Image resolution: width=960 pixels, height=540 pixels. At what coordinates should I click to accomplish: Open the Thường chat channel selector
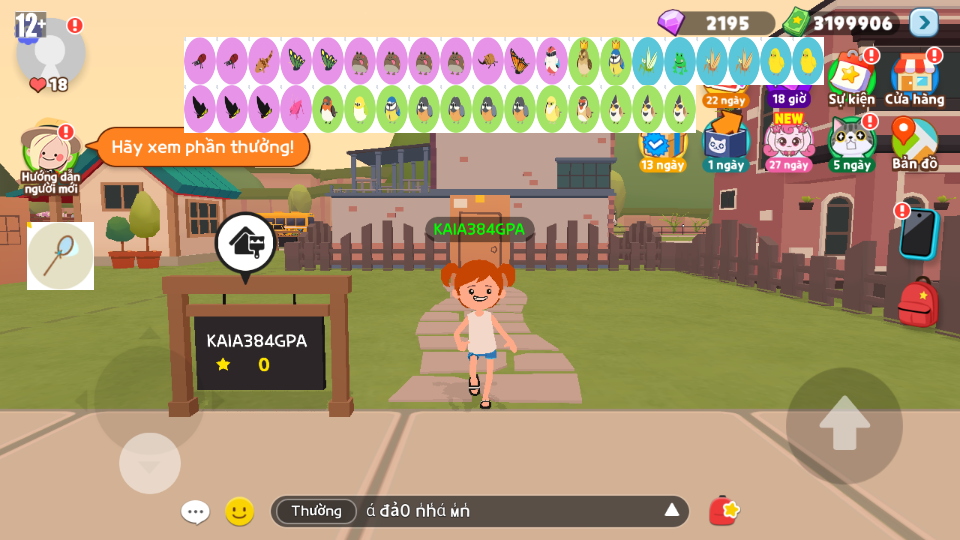click(316, 512)
